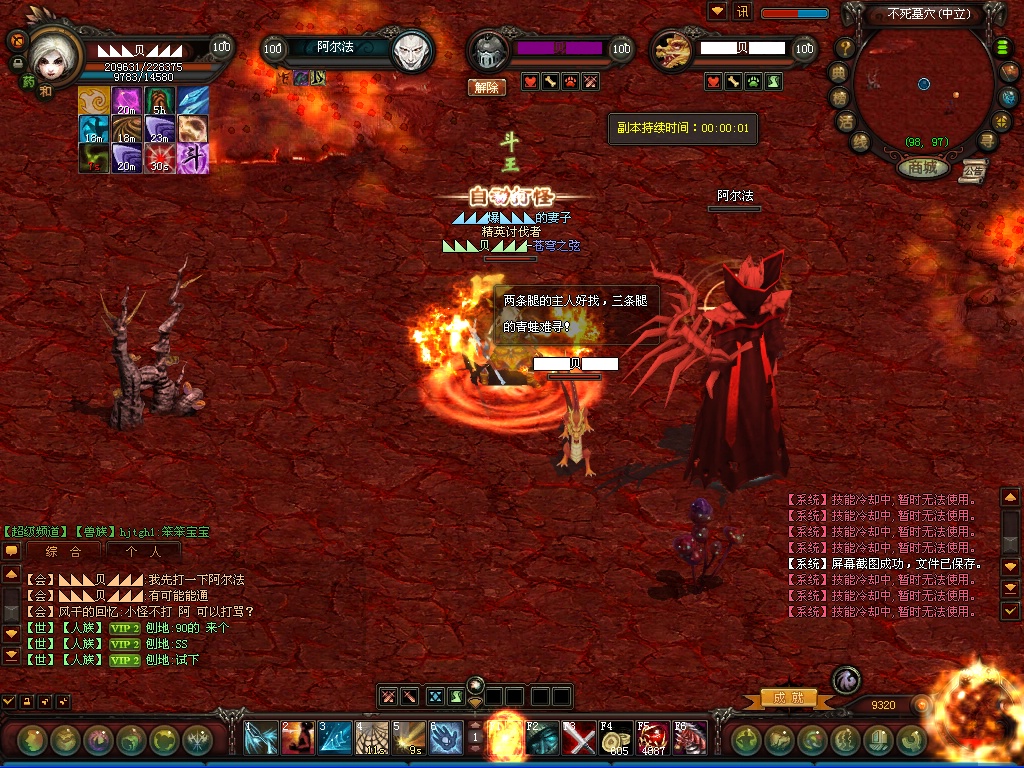This screenshot has height=768, width=1024.
Task: Open the 活 activity button by minimap
Action: coord(845,120)
